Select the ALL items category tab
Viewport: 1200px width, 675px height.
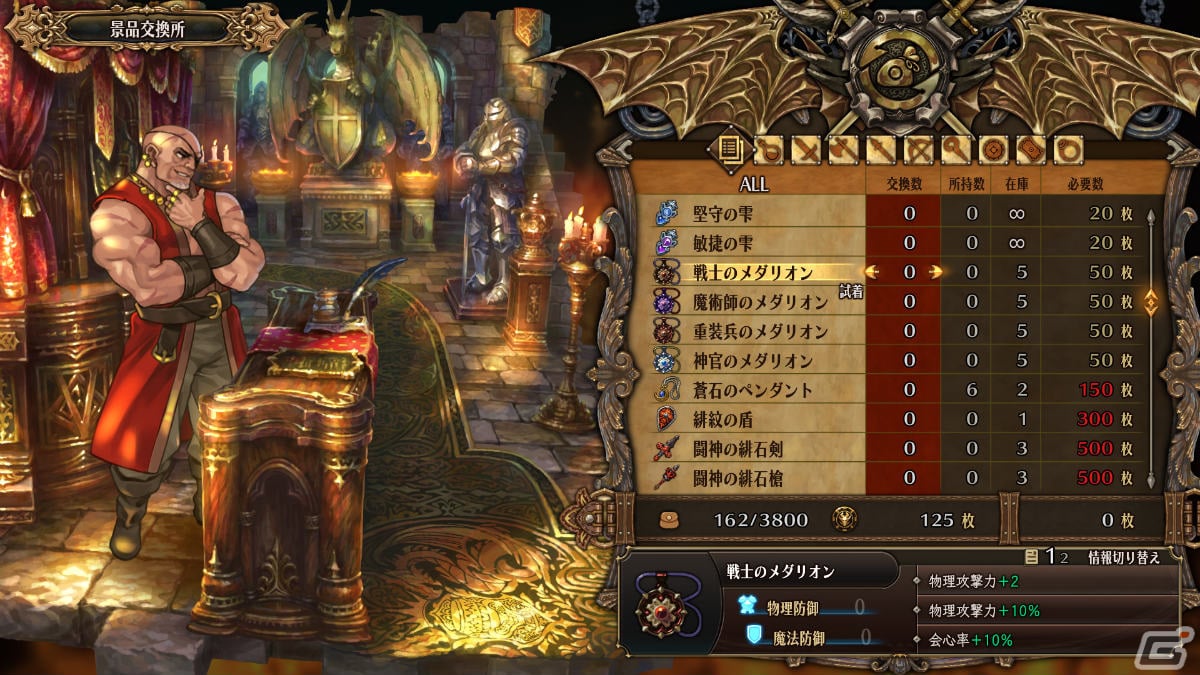coord(727,150)
